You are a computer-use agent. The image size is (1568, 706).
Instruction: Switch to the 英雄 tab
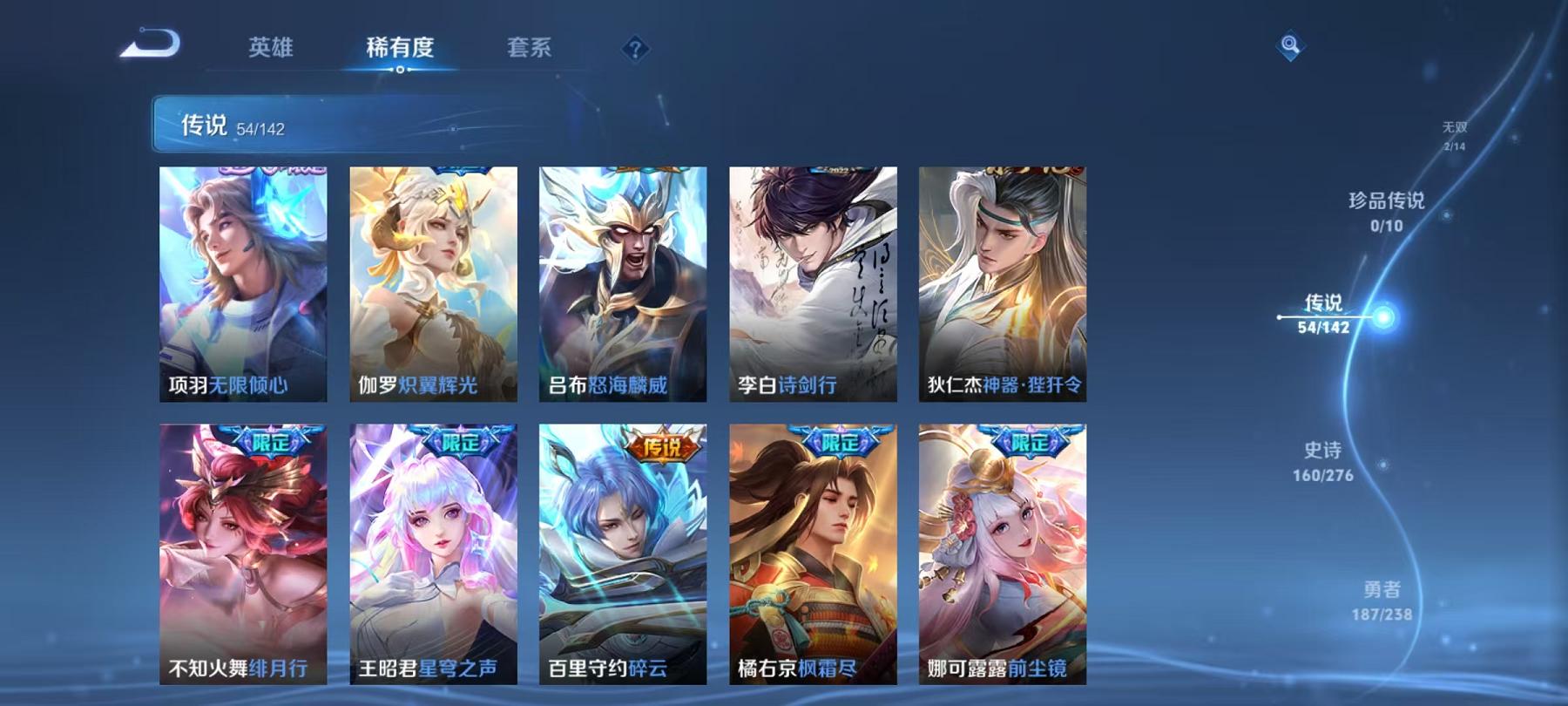(270, 50)
